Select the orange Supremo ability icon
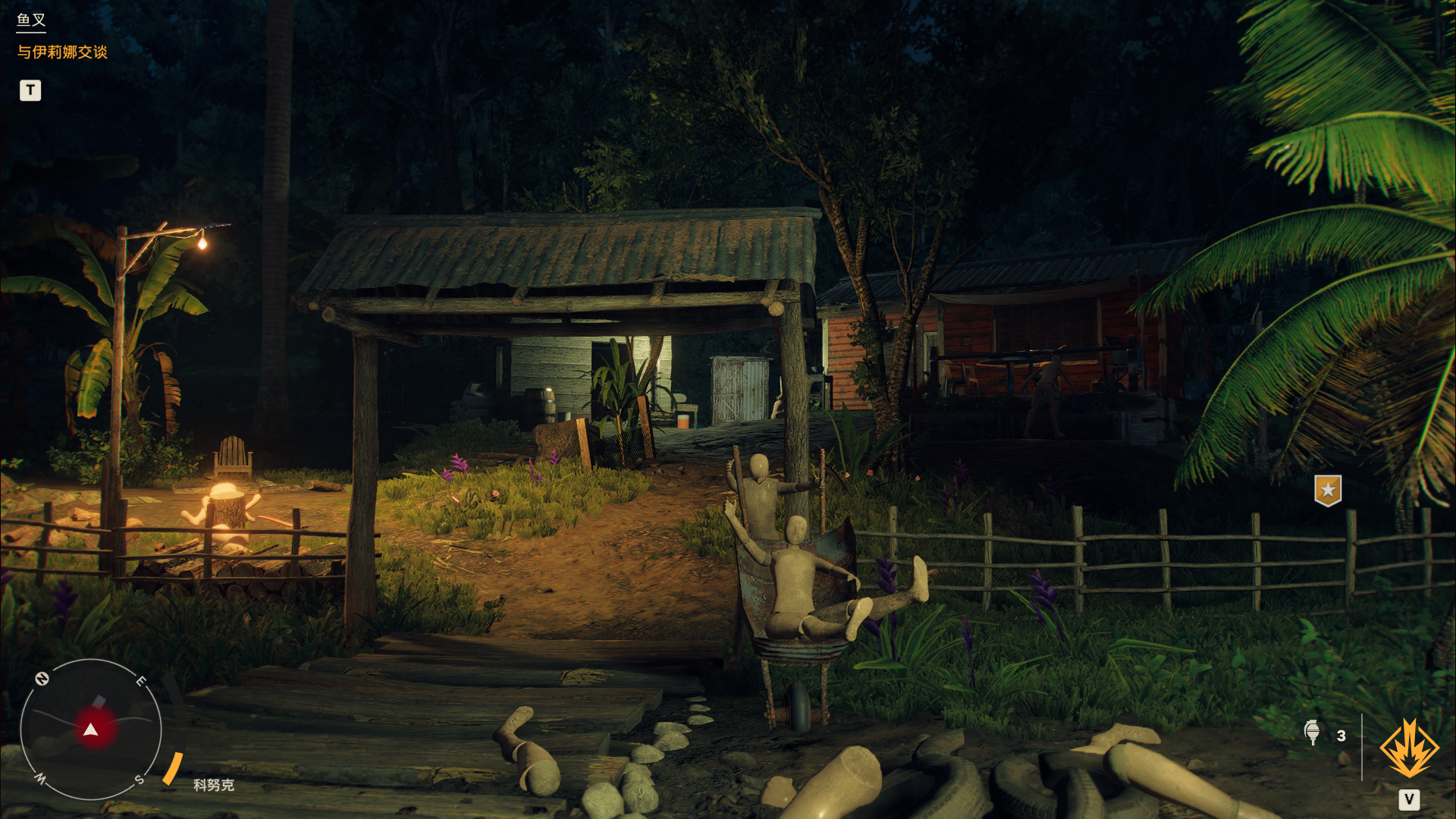Viewport: 1456px width, 819px height. tap(1409, 748)
